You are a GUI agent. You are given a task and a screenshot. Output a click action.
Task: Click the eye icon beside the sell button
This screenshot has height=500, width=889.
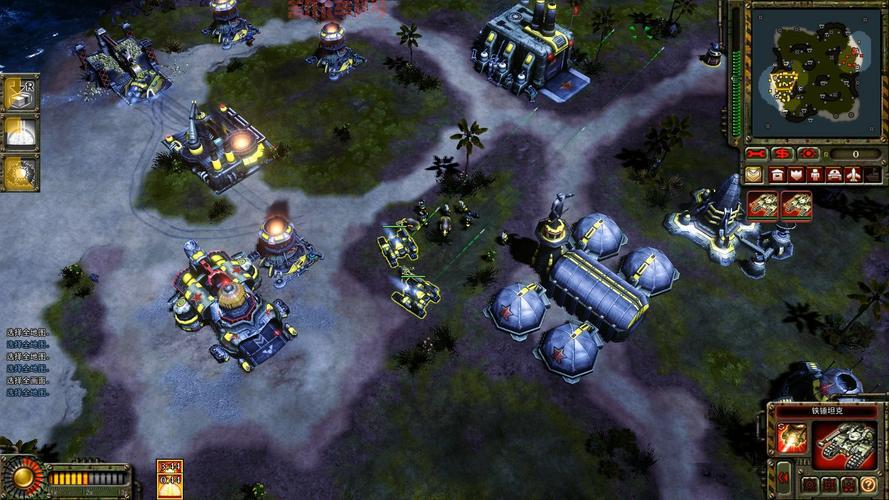click(x=808, y=154)
